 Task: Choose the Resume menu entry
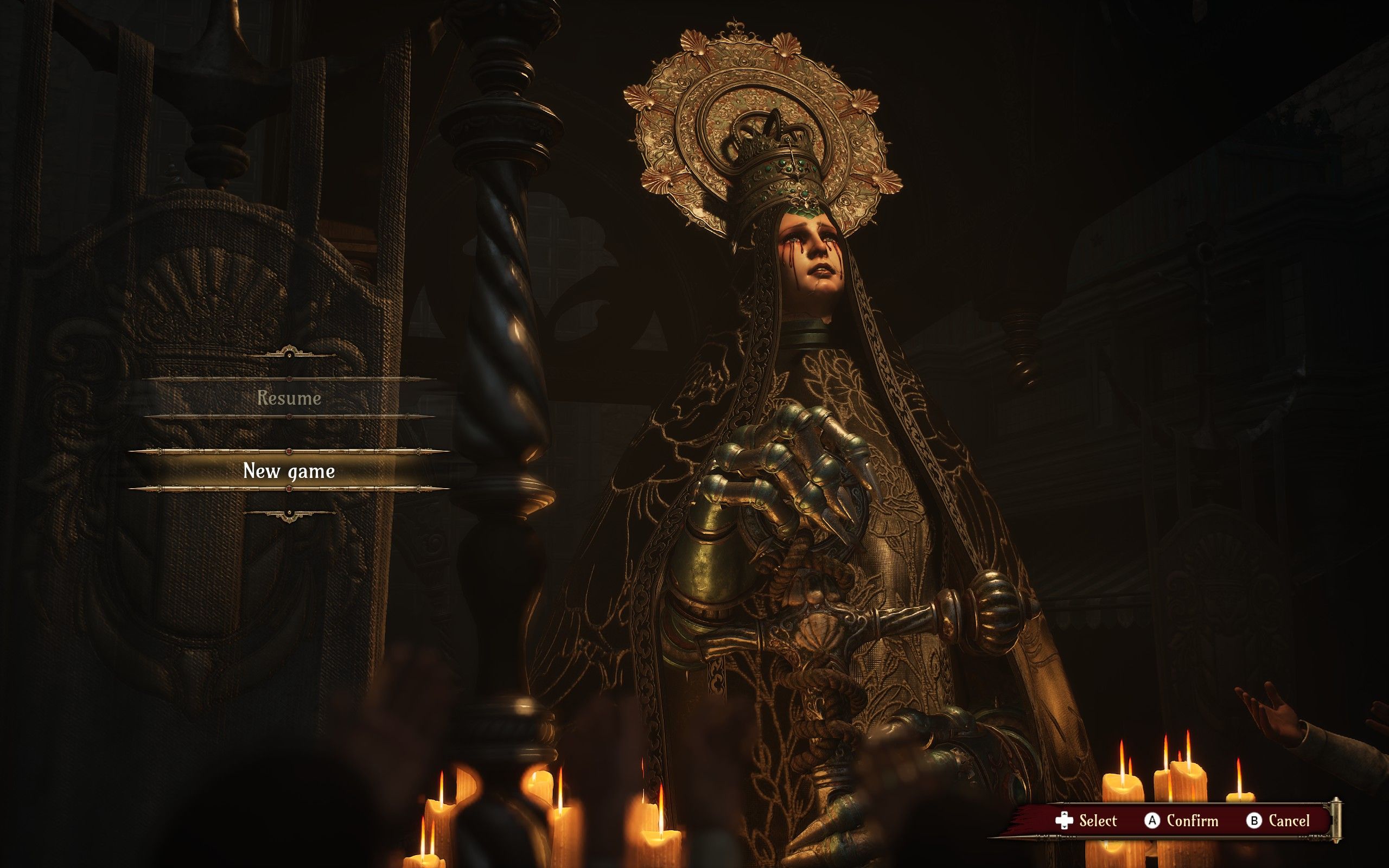coord(289,398)
